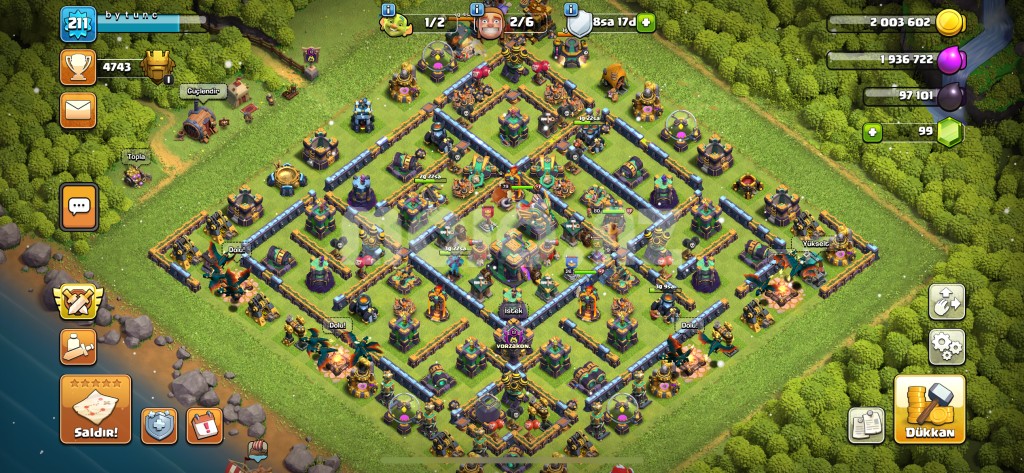Open the notes pages button
The image size is (1024, 473).
click(x=866, y=425)
